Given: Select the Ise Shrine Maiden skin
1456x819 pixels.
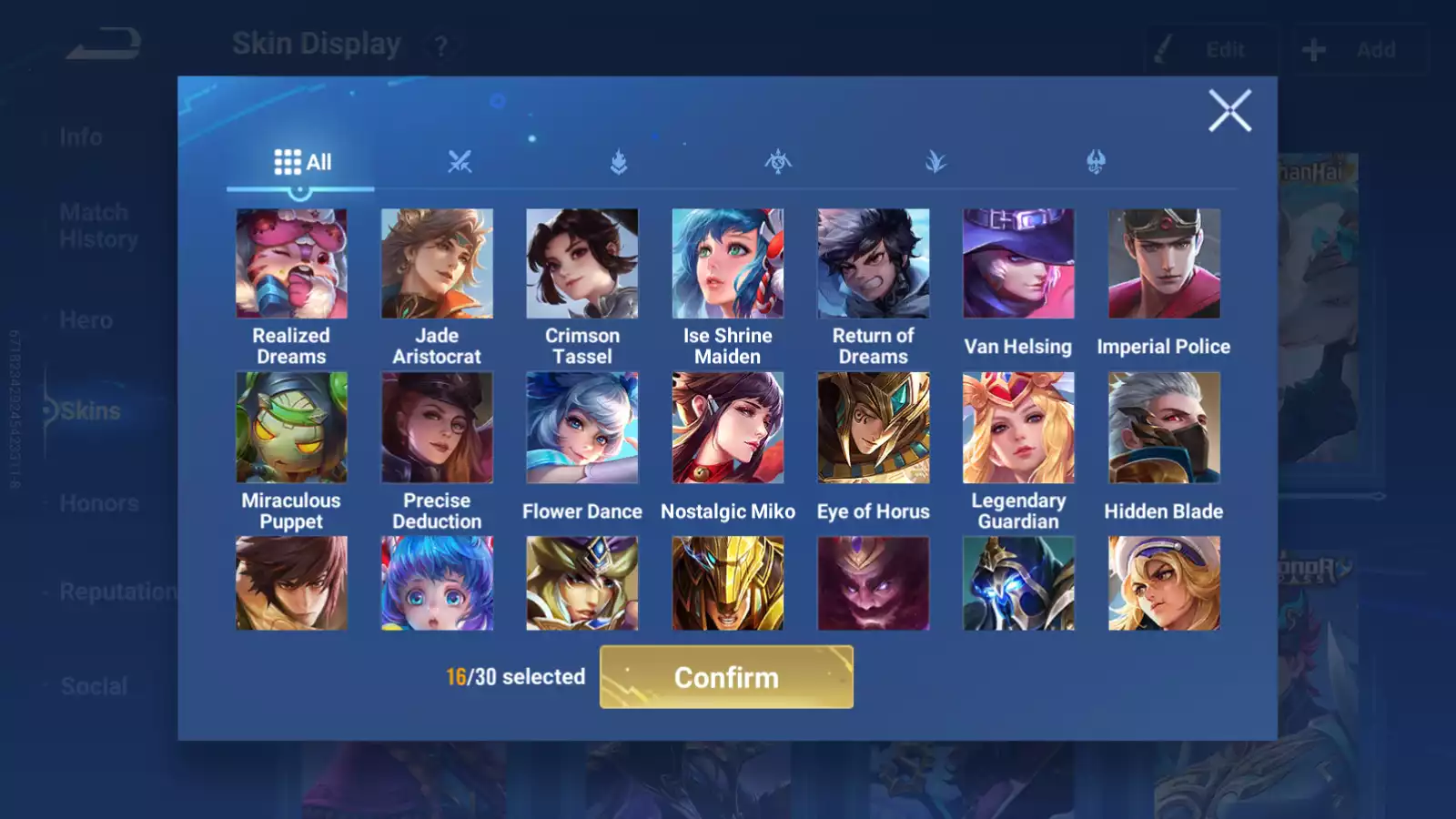Looking at the screenshot, I should click(x=728, y=264).
